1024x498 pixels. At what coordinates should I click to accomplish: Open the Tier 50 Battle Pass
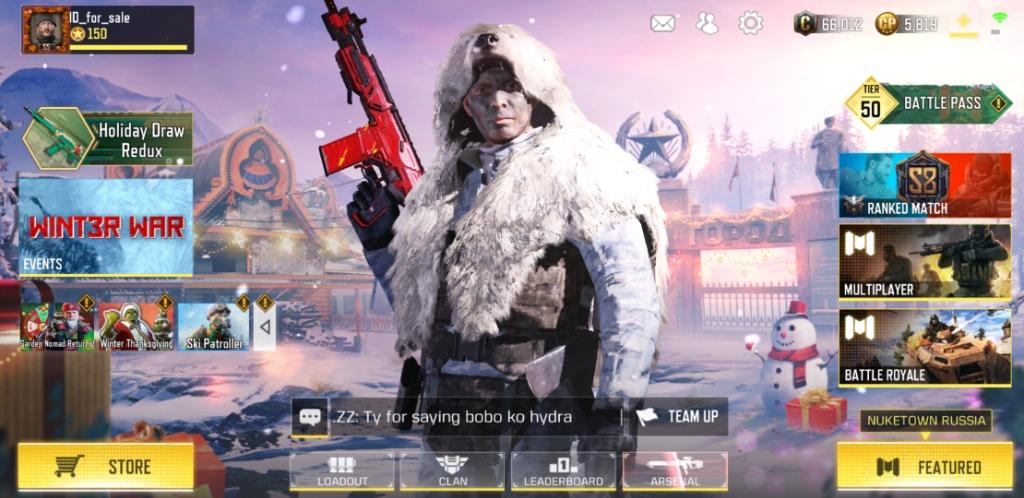pos(928,103)
